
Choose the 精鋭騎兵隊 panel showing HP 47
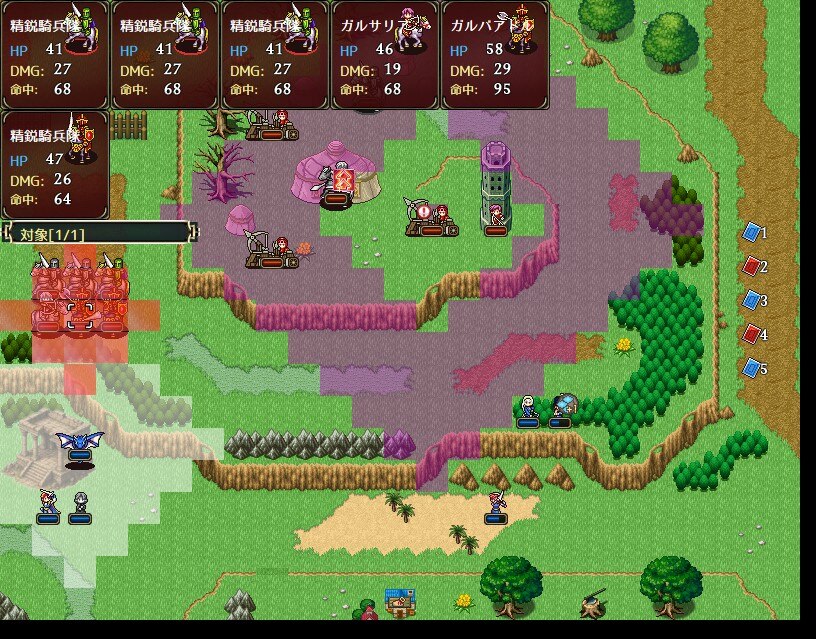[x=55, y=165]
